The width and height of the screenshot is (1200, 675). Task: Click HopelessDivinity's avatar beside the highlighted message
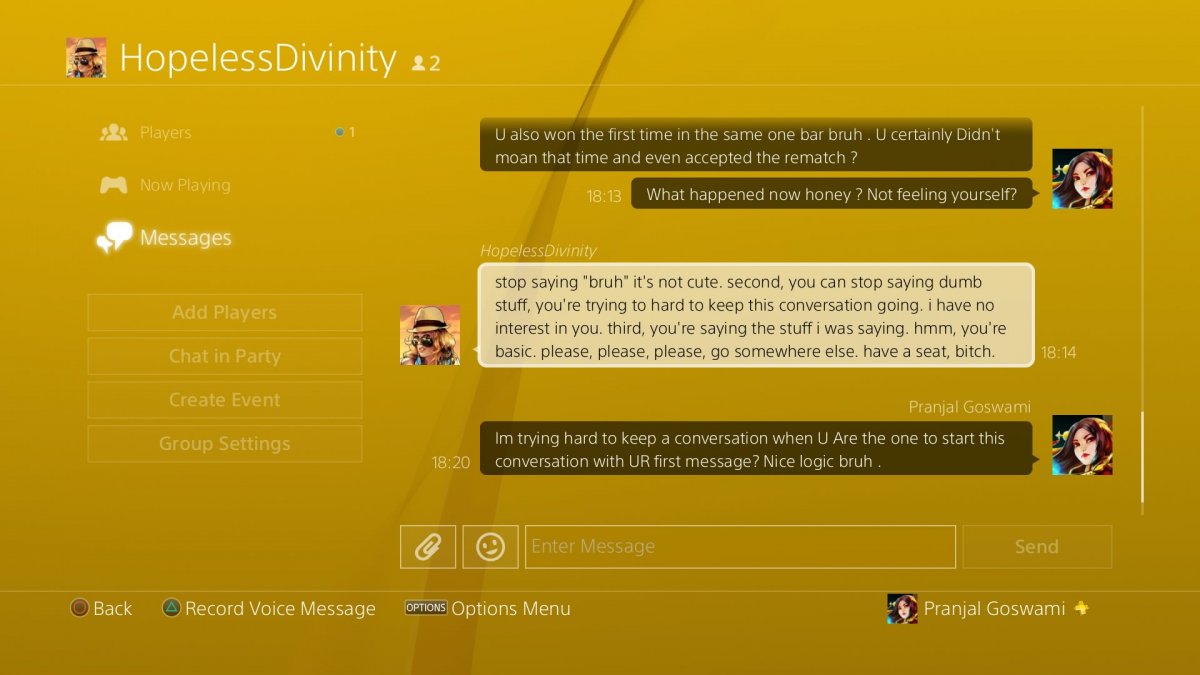(x=430, y=335)
